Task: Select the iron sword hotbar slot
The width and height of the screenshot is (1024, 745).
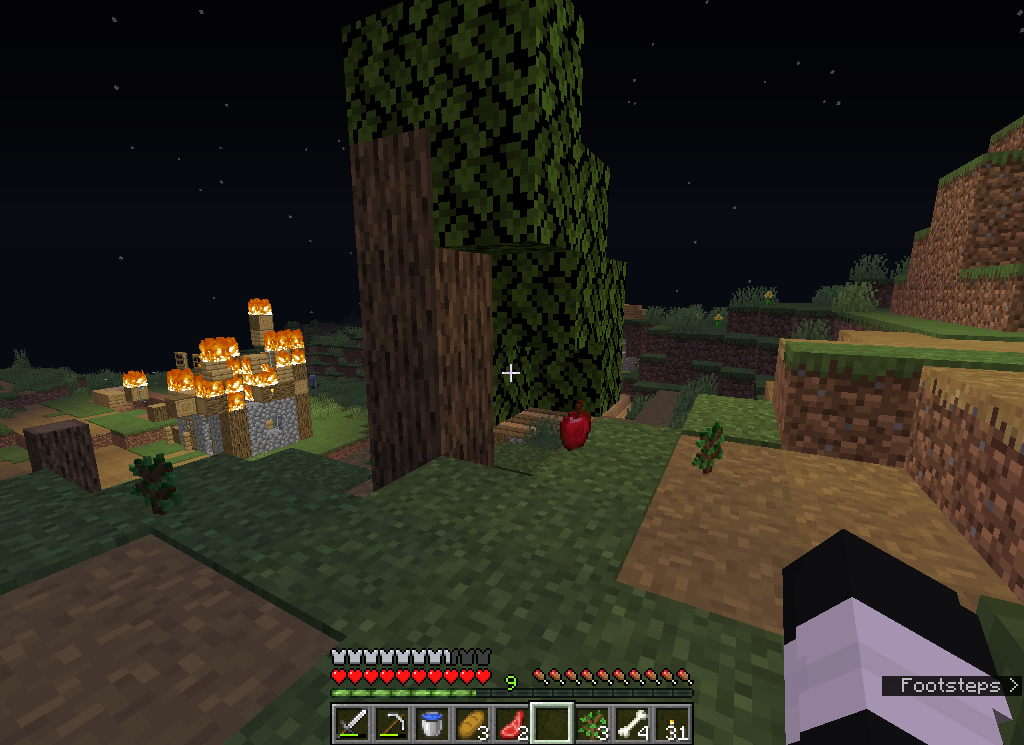Action: (x=351, y=722)
